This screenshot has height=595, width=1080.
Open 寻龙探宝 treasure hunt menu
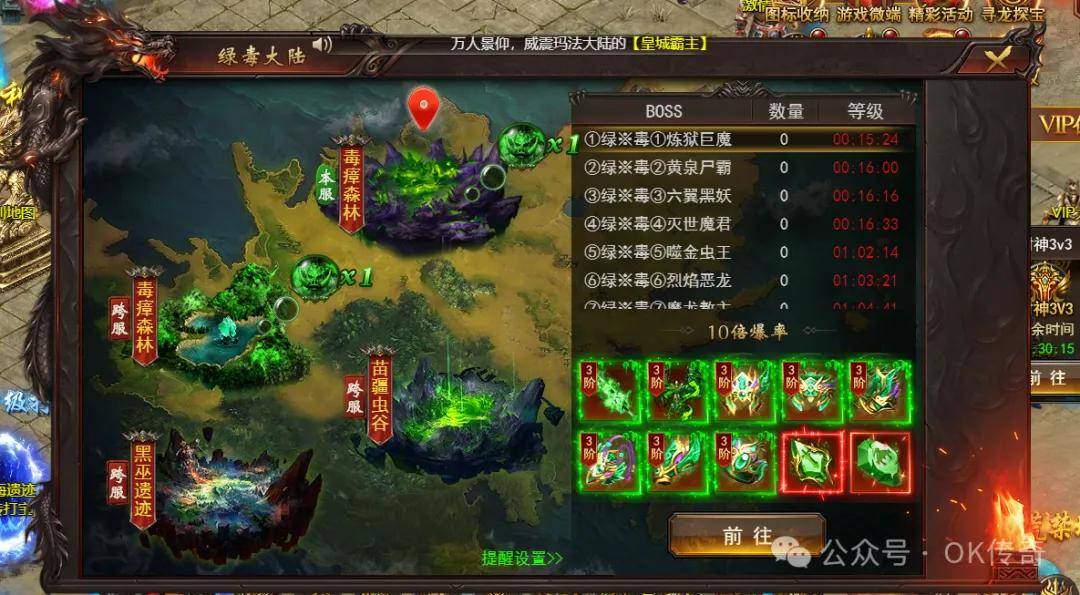(x=1012, y=13)
